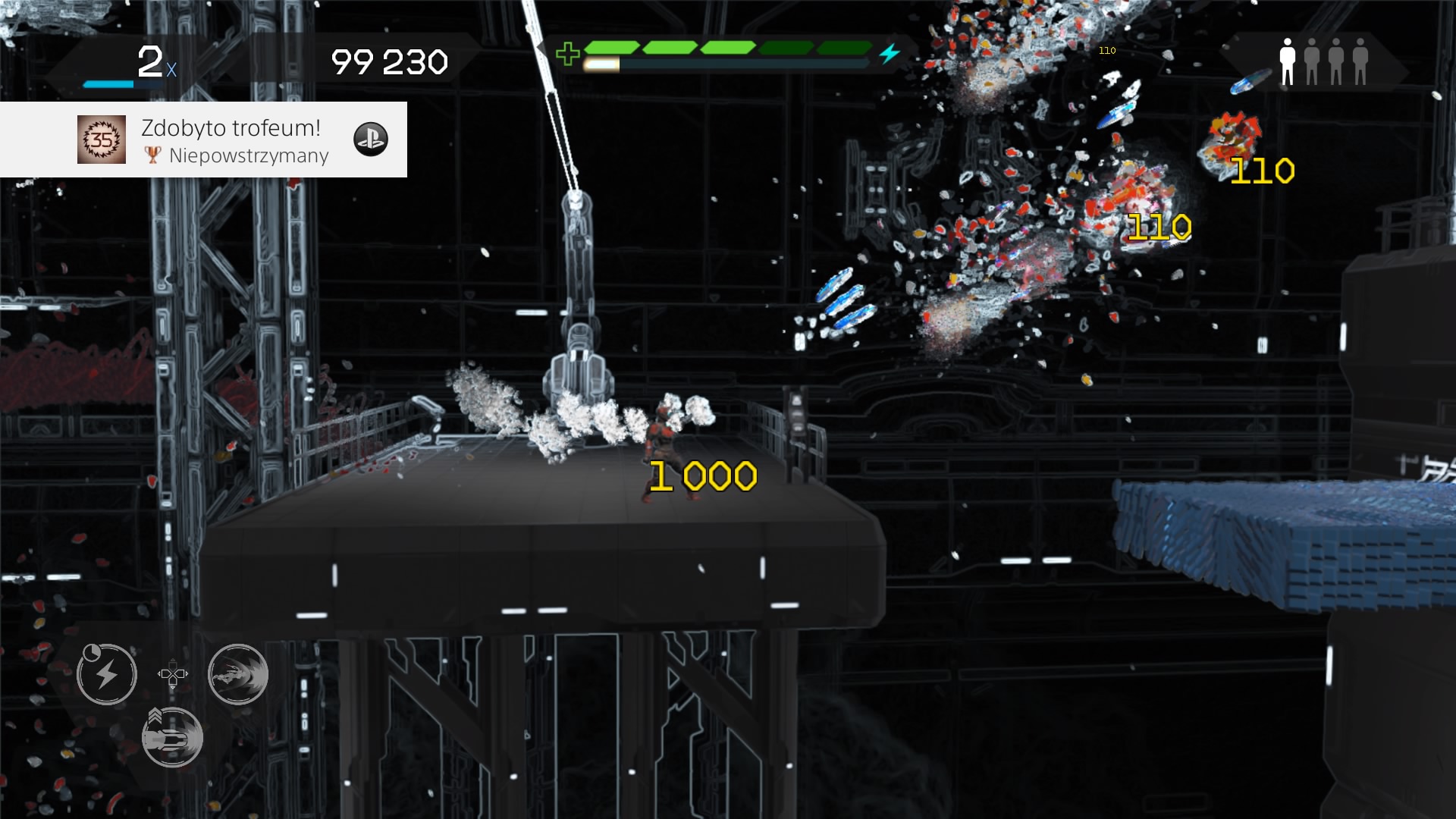Select the bolt/overdrive ability icon
This screenshot has height=819, width=1456.
pos(106,674)
